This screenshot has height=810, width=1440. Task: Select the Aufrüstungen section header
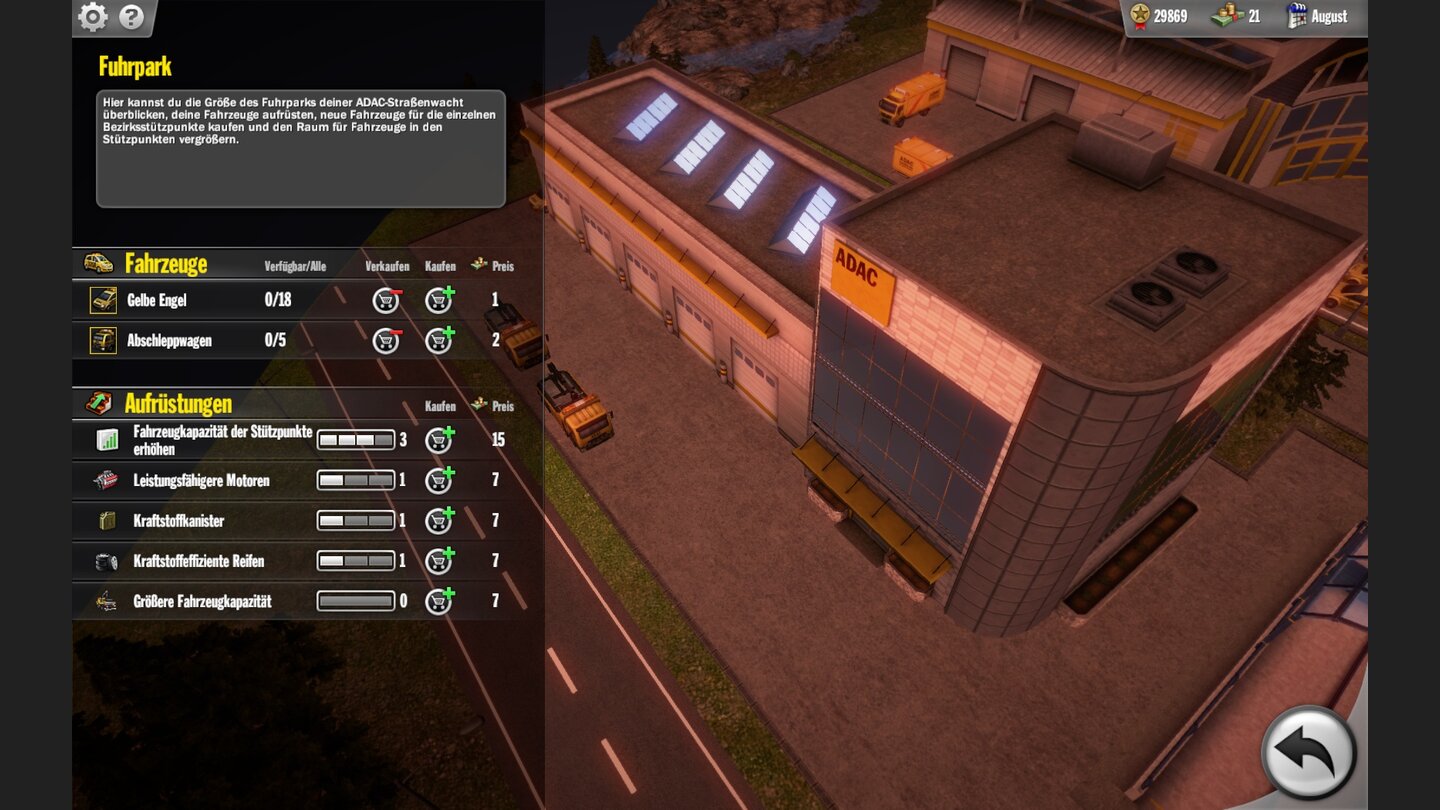click(178, 404)
